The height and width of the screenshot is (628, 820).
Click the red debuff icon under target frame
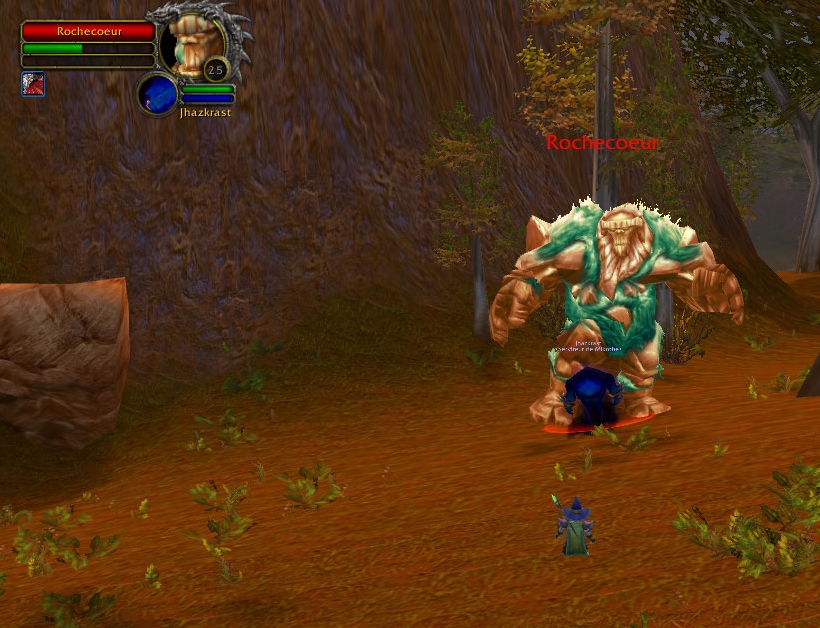(x=33, y=84)
